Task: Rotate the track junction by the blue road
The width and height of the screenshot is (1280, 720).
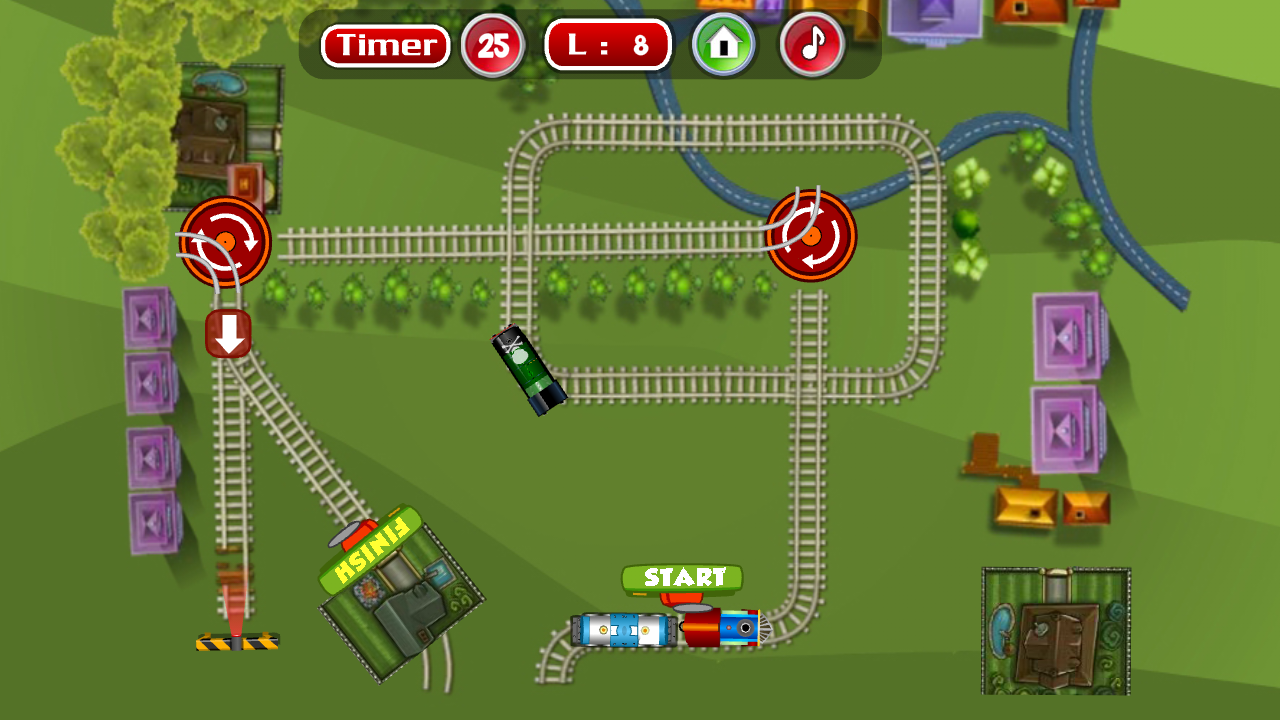Action: [x=811, y=236]
